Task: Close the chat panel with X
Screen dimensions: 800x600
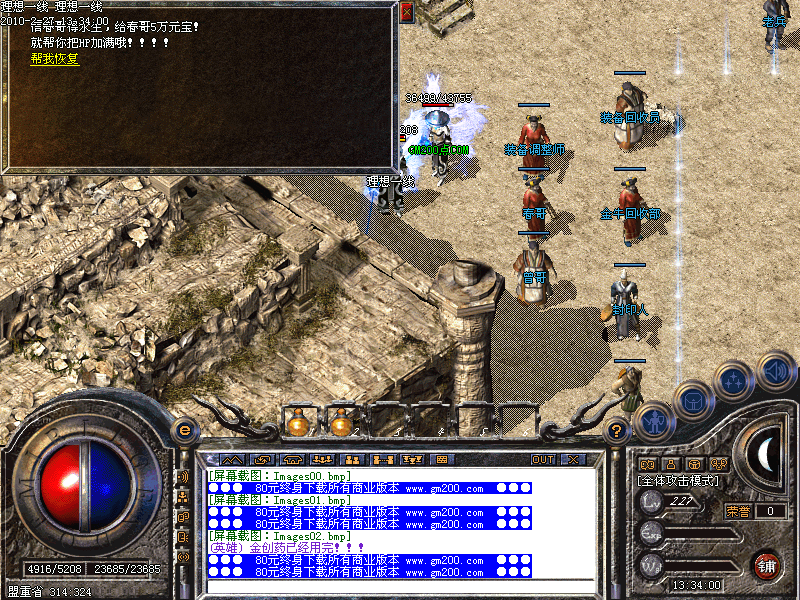Action: point(572,459)
